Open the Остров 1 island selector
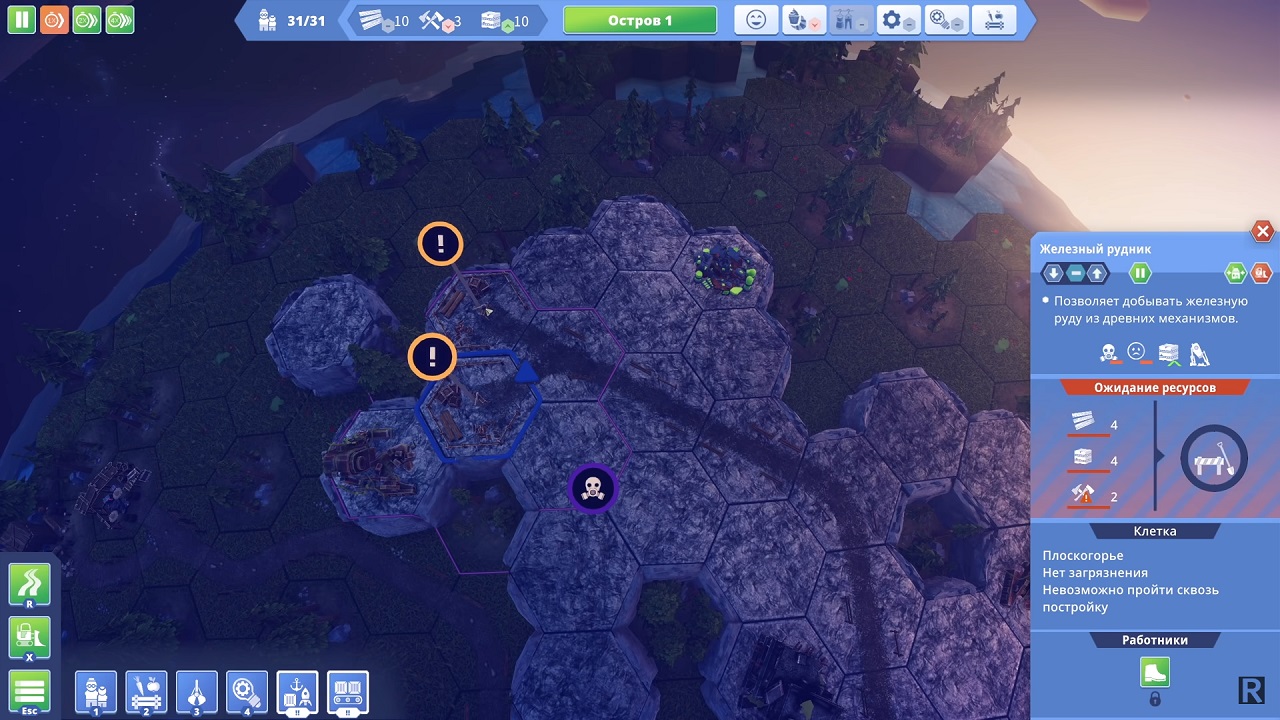Image resolution: width=1280 pixels, height=720 pixels. pos(640,20)
